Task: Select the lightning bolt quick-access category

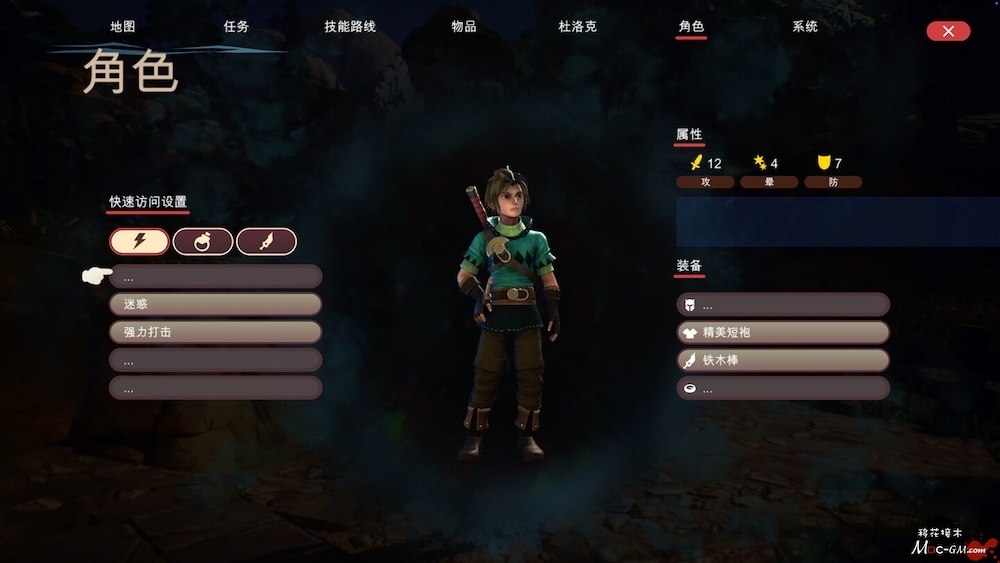Action: [140, 241]
